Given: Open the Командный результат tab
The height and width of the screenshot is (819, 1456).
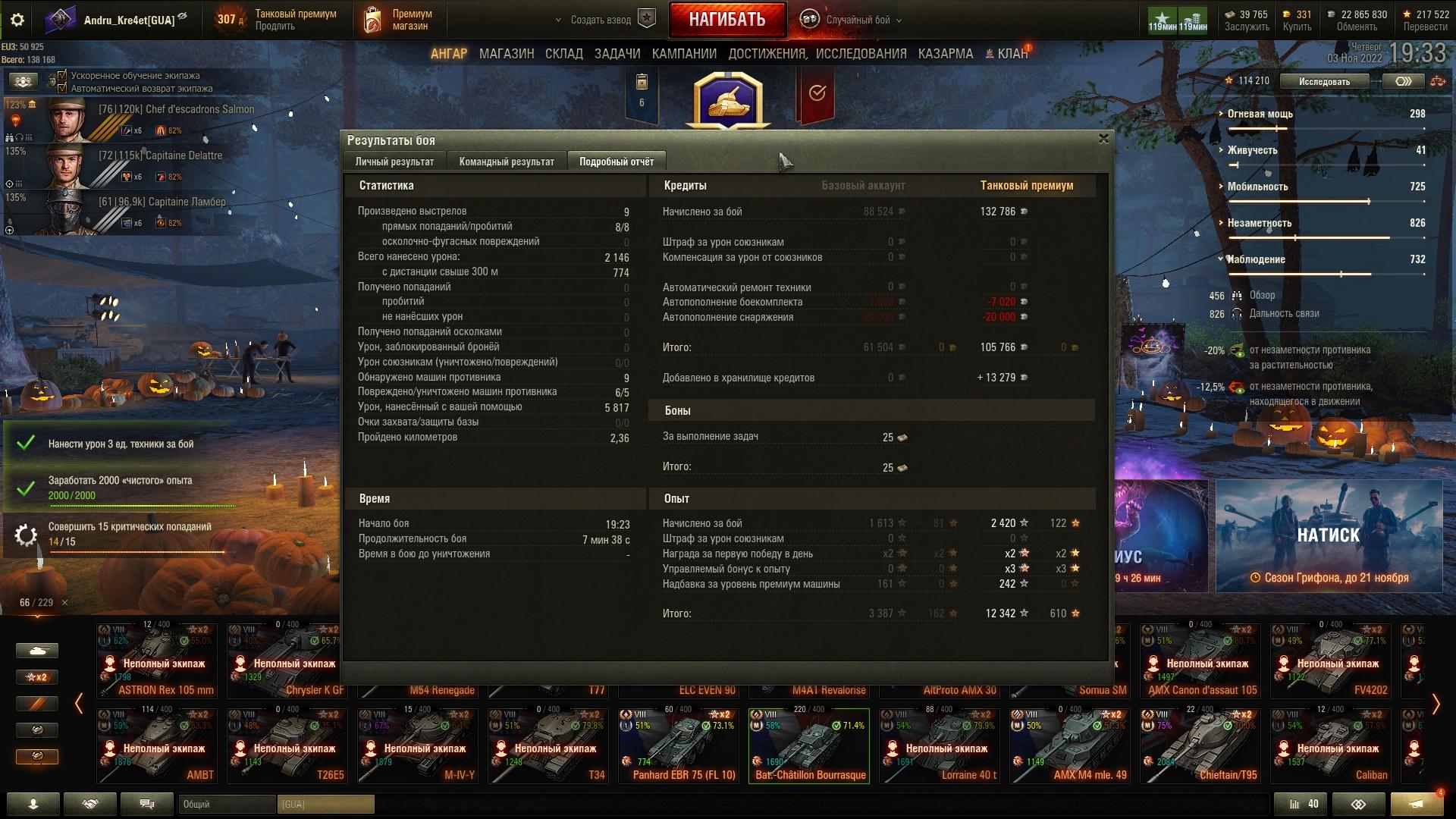Looking at the screenshot, I should [507, 162].
